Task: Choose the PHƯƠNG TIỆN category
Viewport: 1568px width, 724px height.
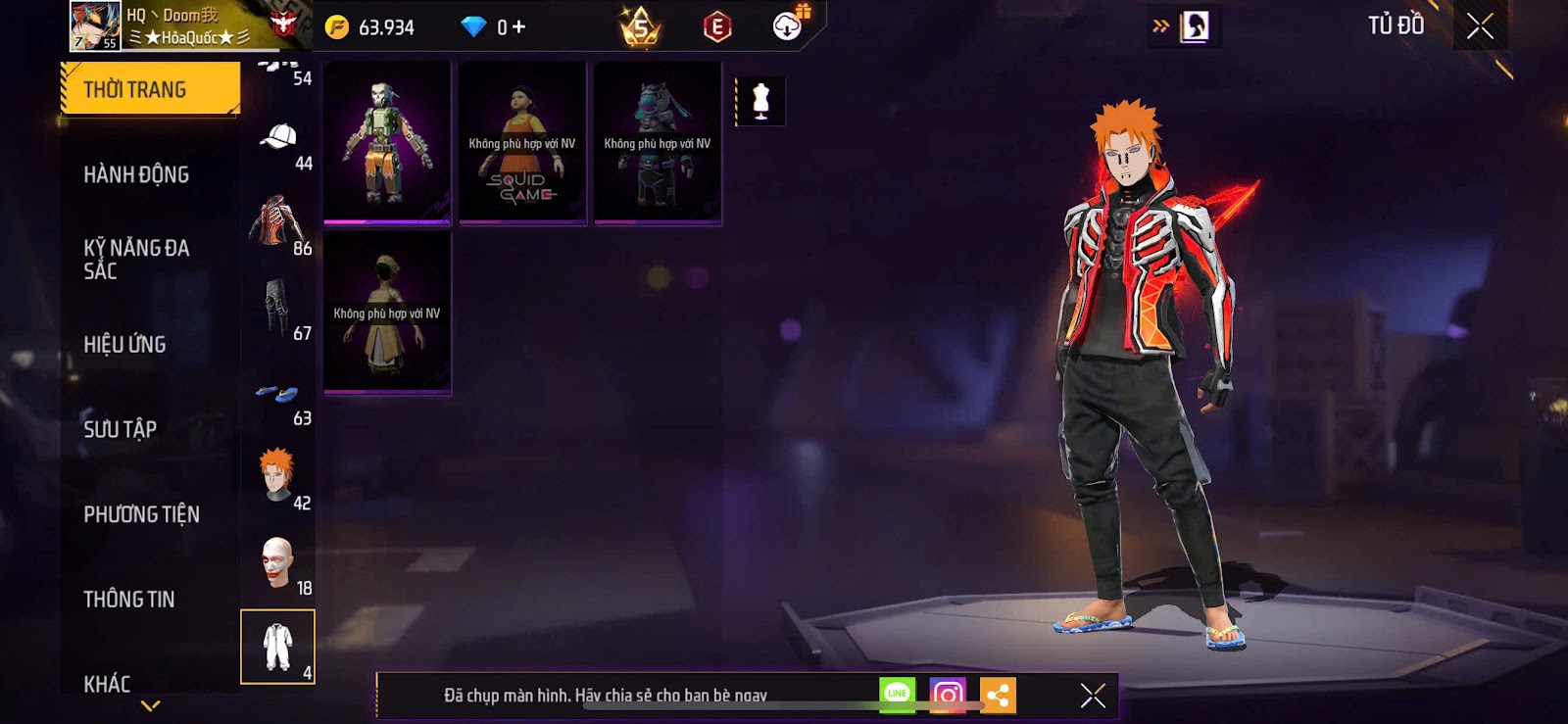Action: click(x=141, y=514)
